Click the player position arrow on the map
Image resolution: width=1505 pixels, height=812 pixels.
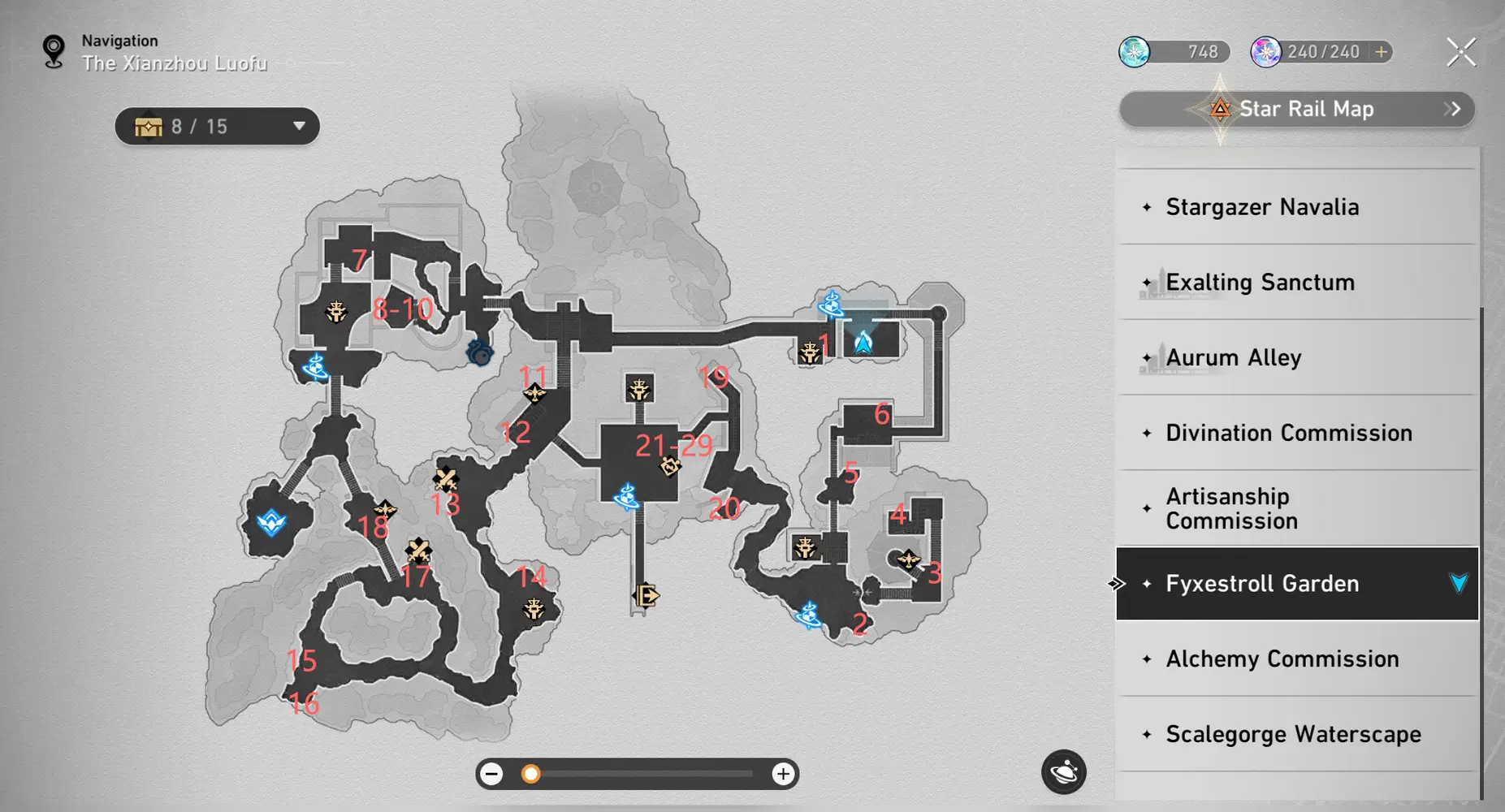click(x=863, y=342)
